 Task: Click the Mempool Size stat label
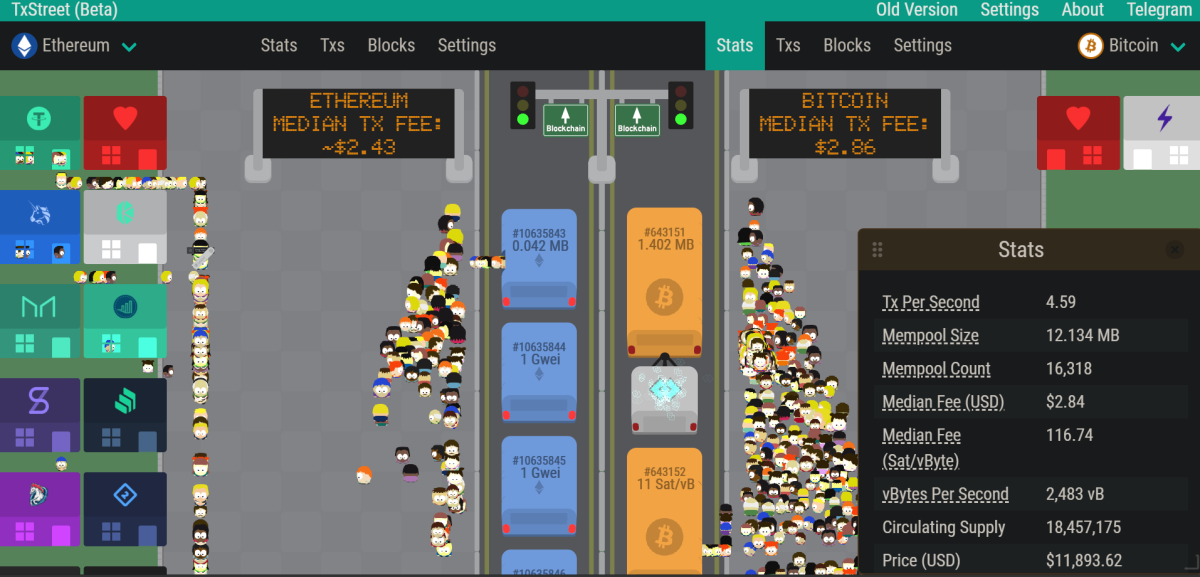pos(930,336)
